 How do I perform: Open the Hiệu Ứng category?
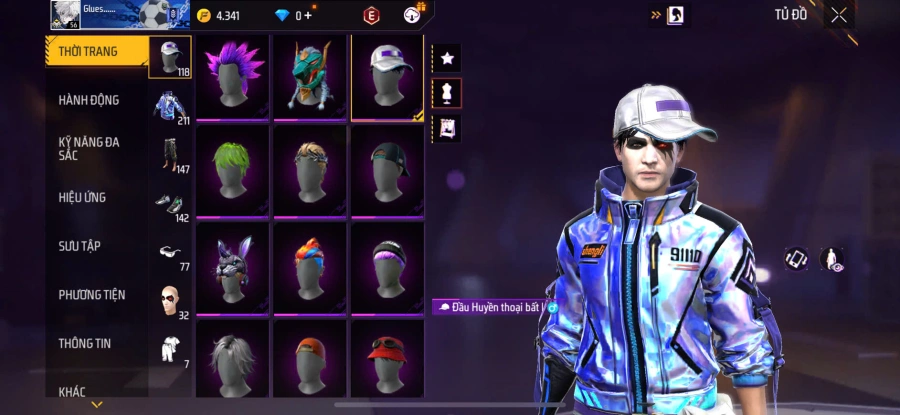coord(82,197)
